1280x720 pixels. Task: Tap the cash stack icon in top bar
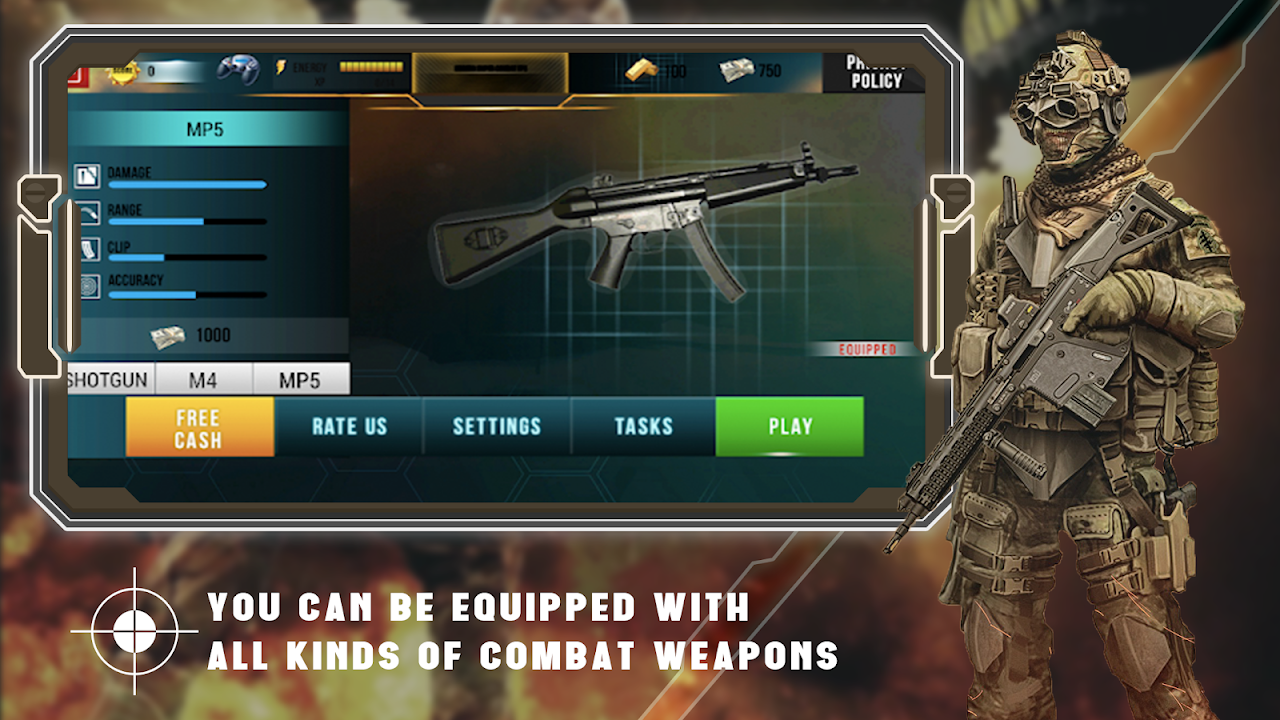click(737, 70)
